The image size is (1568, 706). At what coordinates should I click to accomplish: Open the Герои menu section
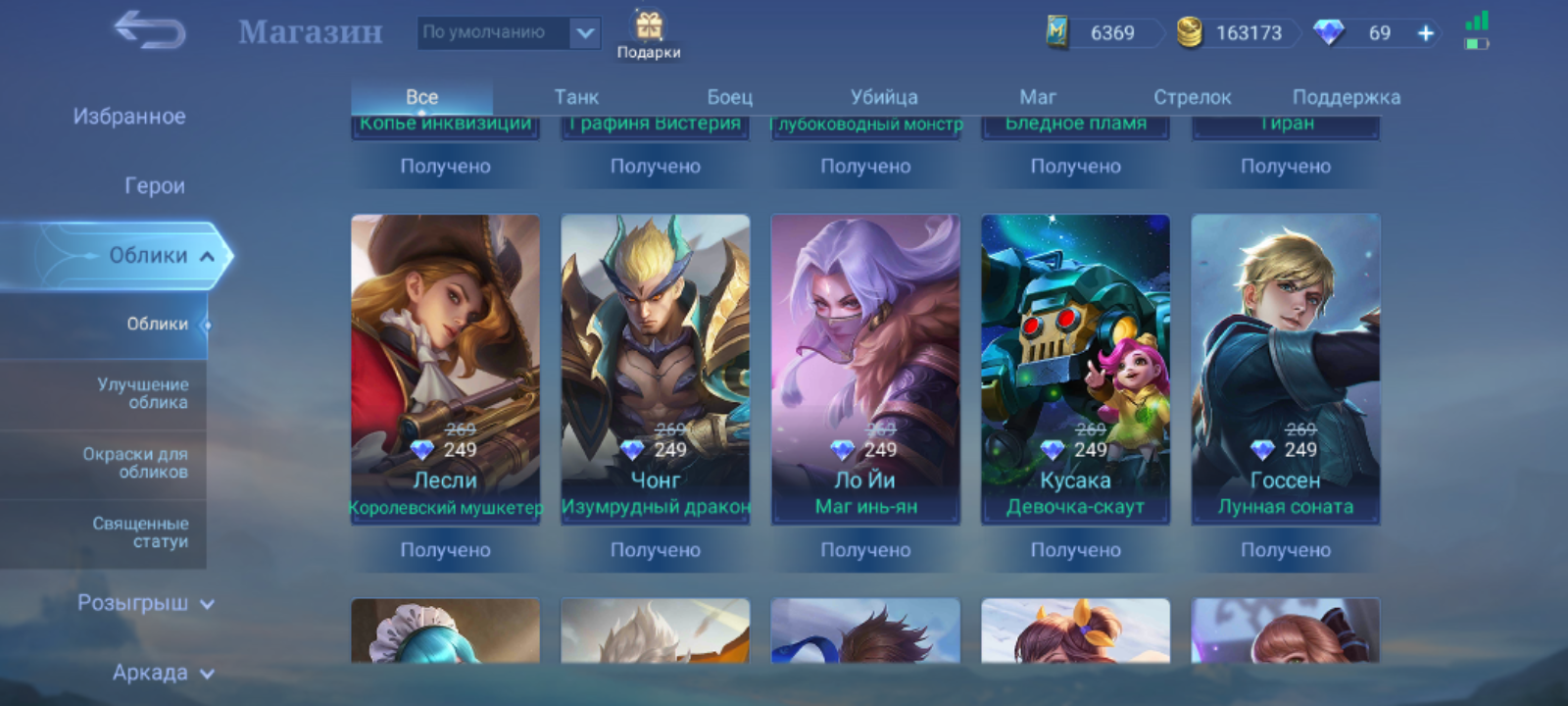pyautogui.click(x=154, y=186)
